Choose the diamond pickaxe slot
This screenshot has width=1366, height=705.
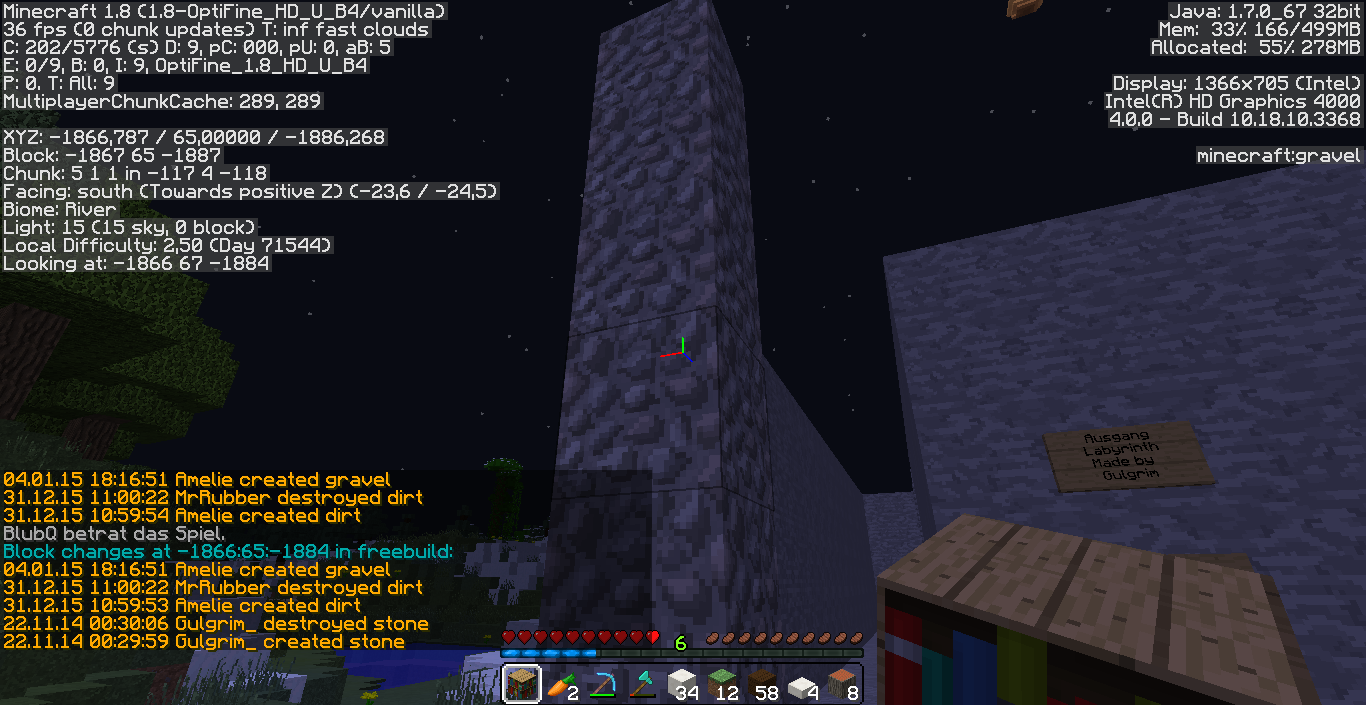(602, 684)
